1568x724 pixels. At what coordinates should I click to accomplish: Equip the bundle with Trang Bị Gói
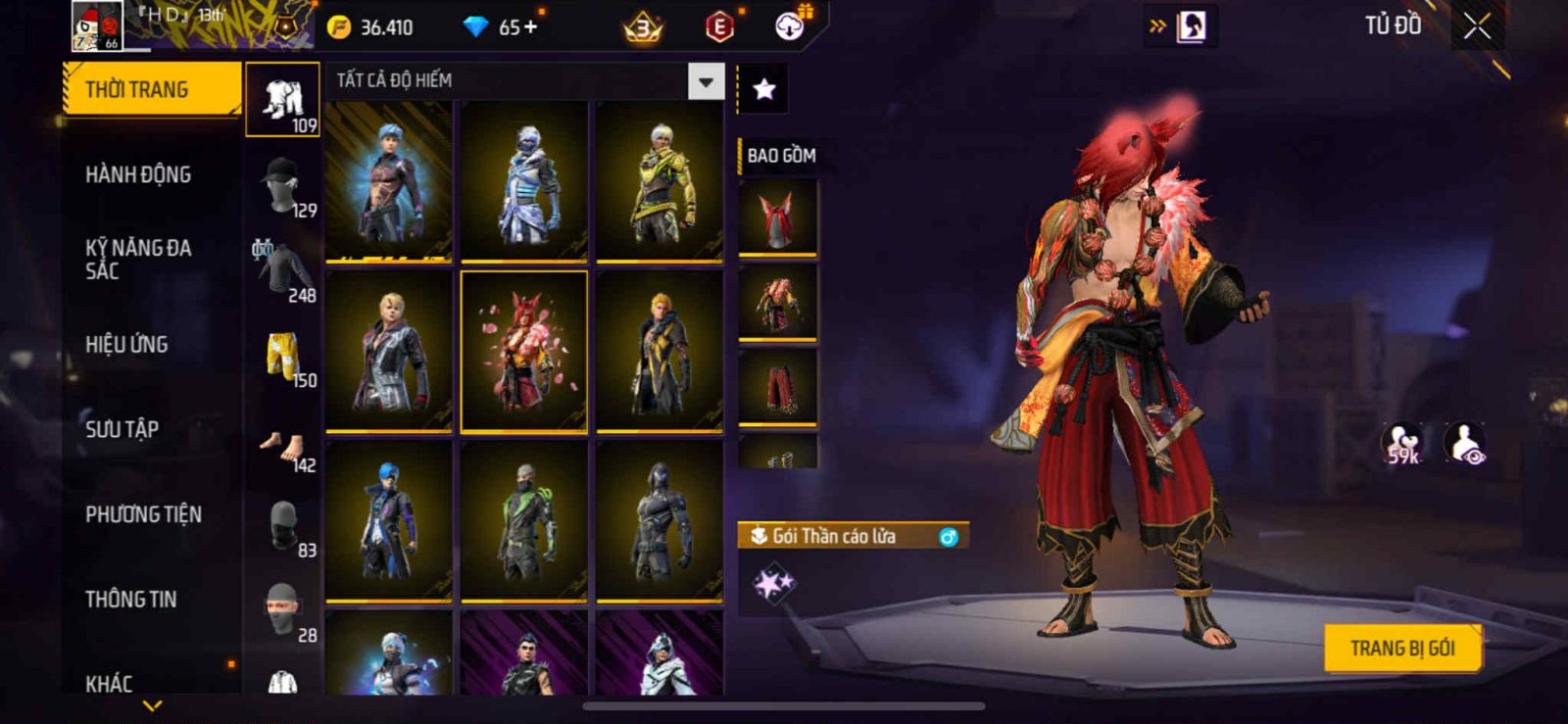(x=1401, y=649)
